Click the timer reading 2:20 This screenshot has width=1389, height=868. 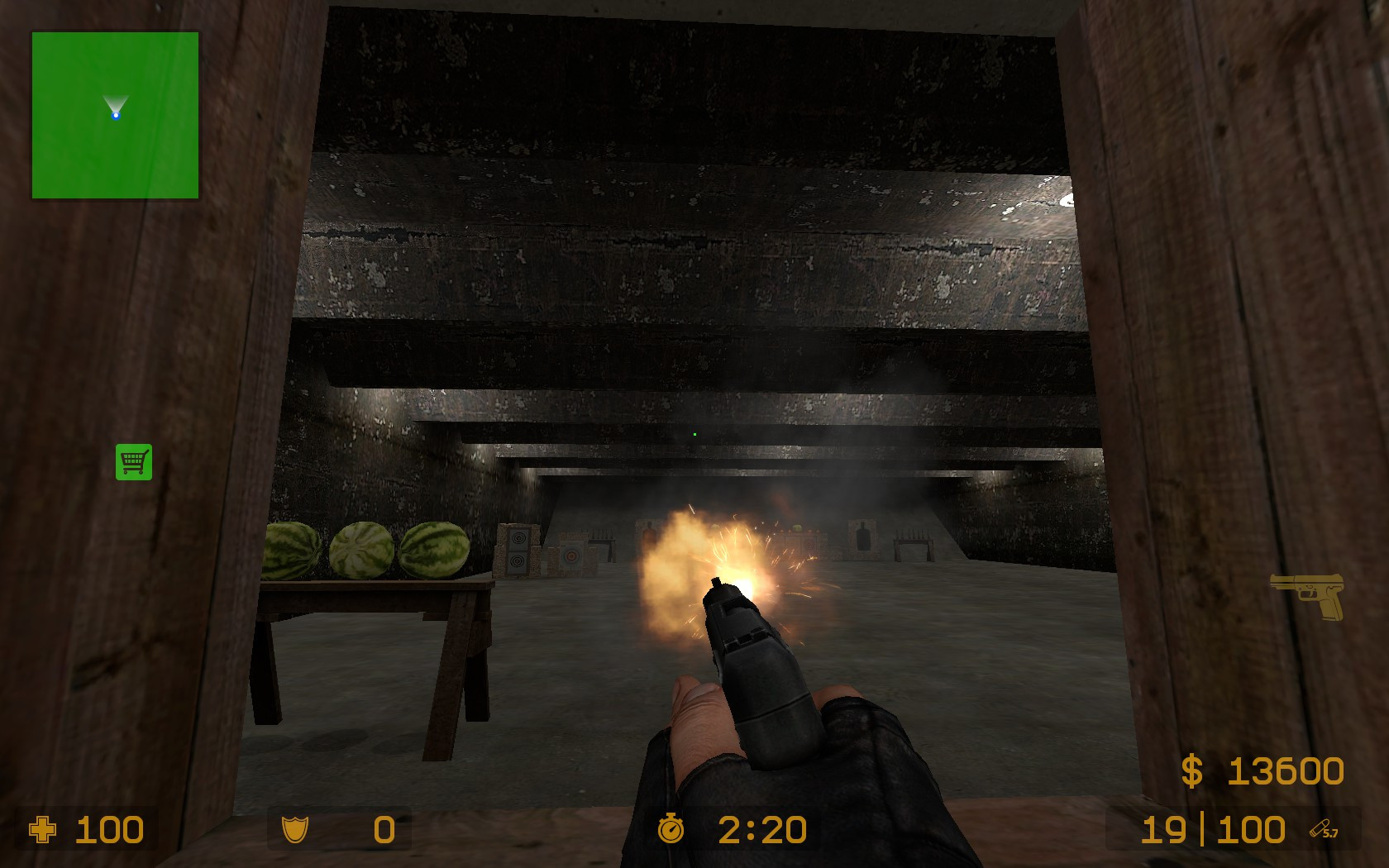tap(760, 829)
